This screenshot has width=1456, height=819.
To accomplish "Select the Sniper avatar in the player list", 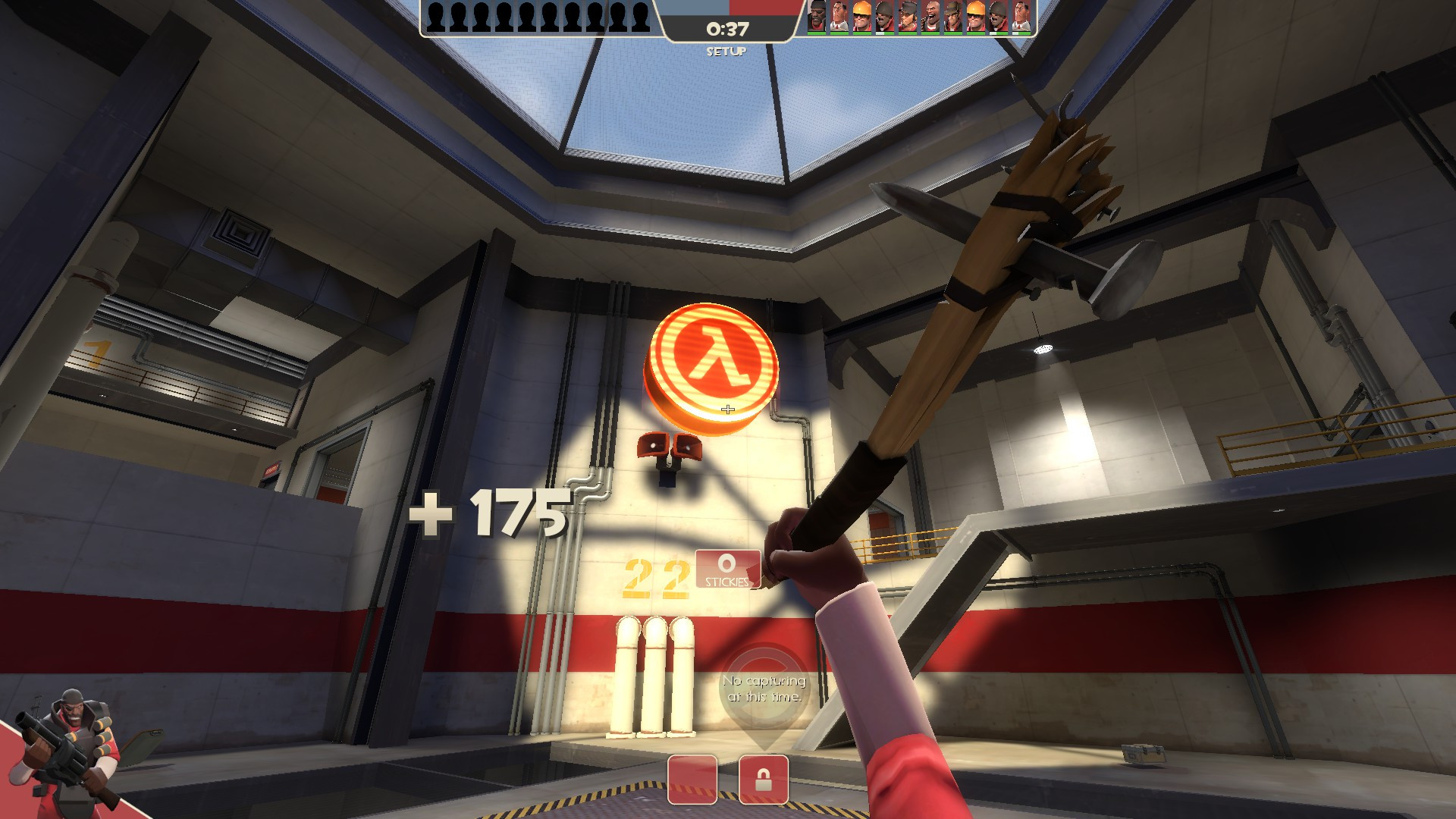I will click(953, 17).
